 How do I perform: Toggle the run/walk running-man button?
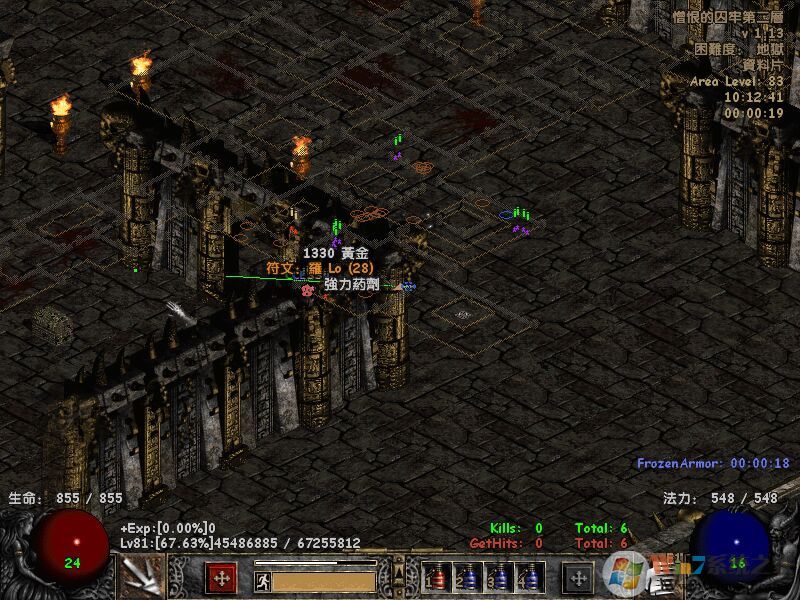click(262, 580)
